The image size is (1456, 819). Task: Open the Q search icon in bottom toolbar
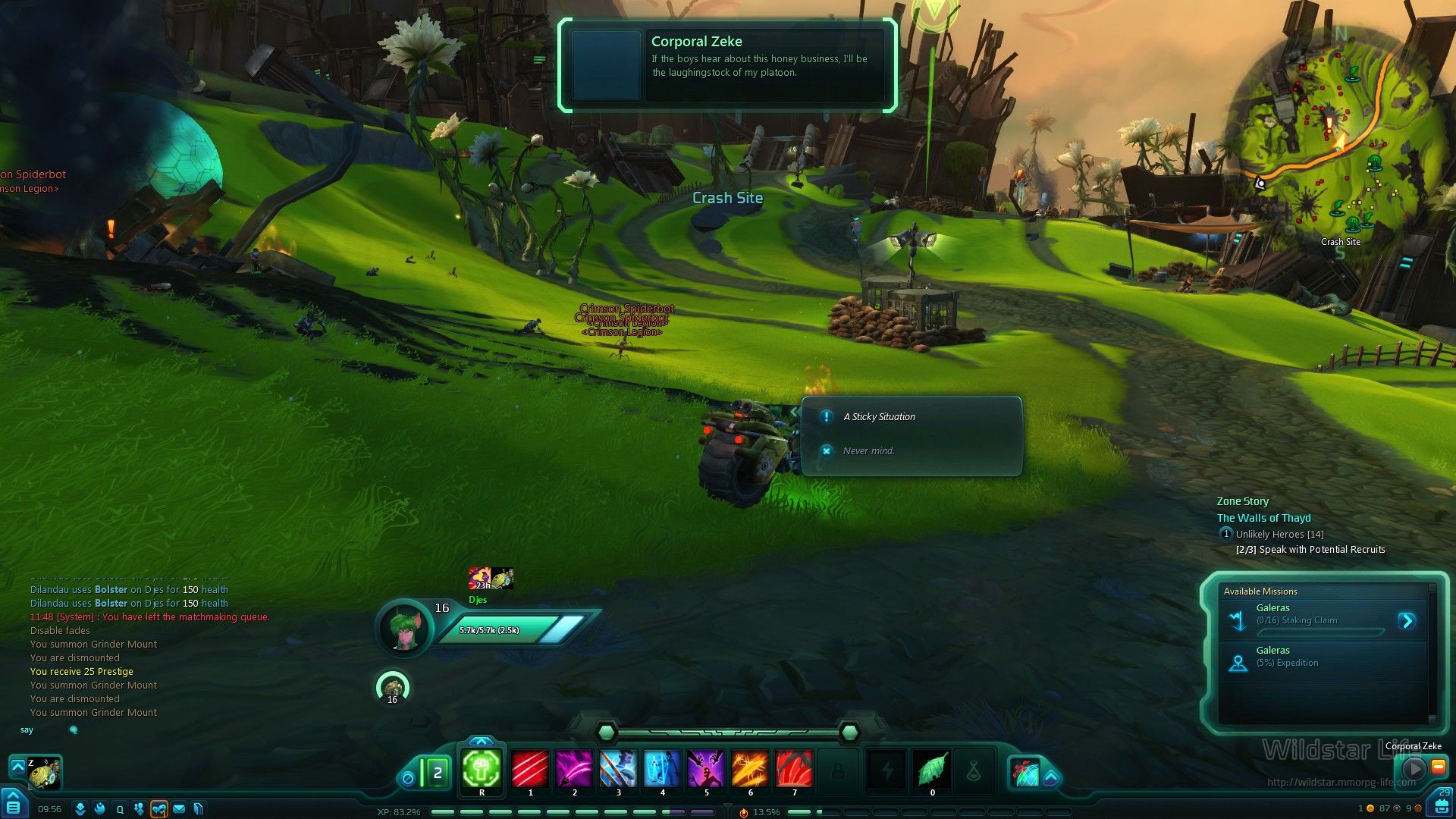(120, 809)
